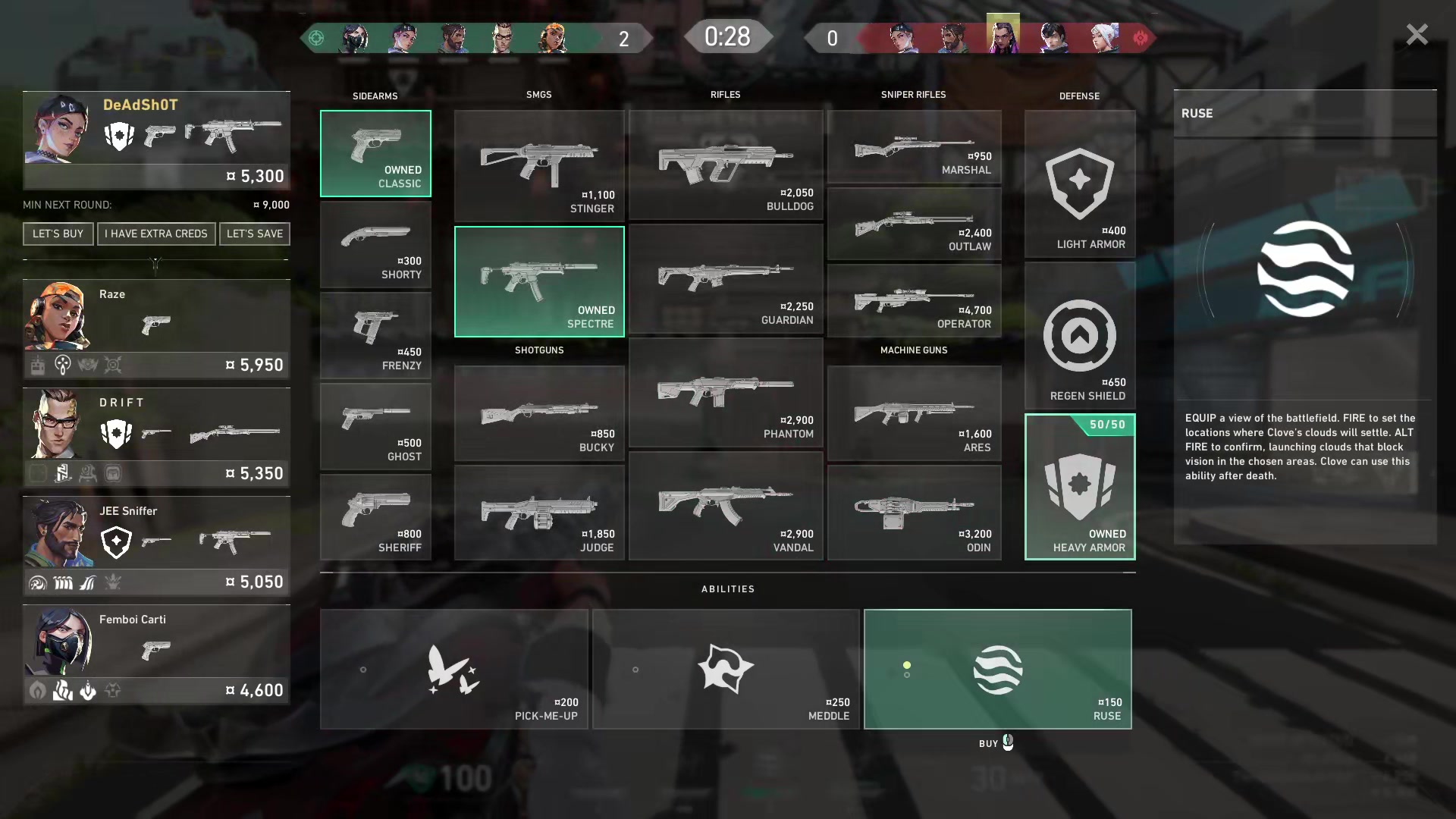Screen dimensions: 1456x819
Task: Purchase the Operator sniper rifle
Action: click(914, 301)
